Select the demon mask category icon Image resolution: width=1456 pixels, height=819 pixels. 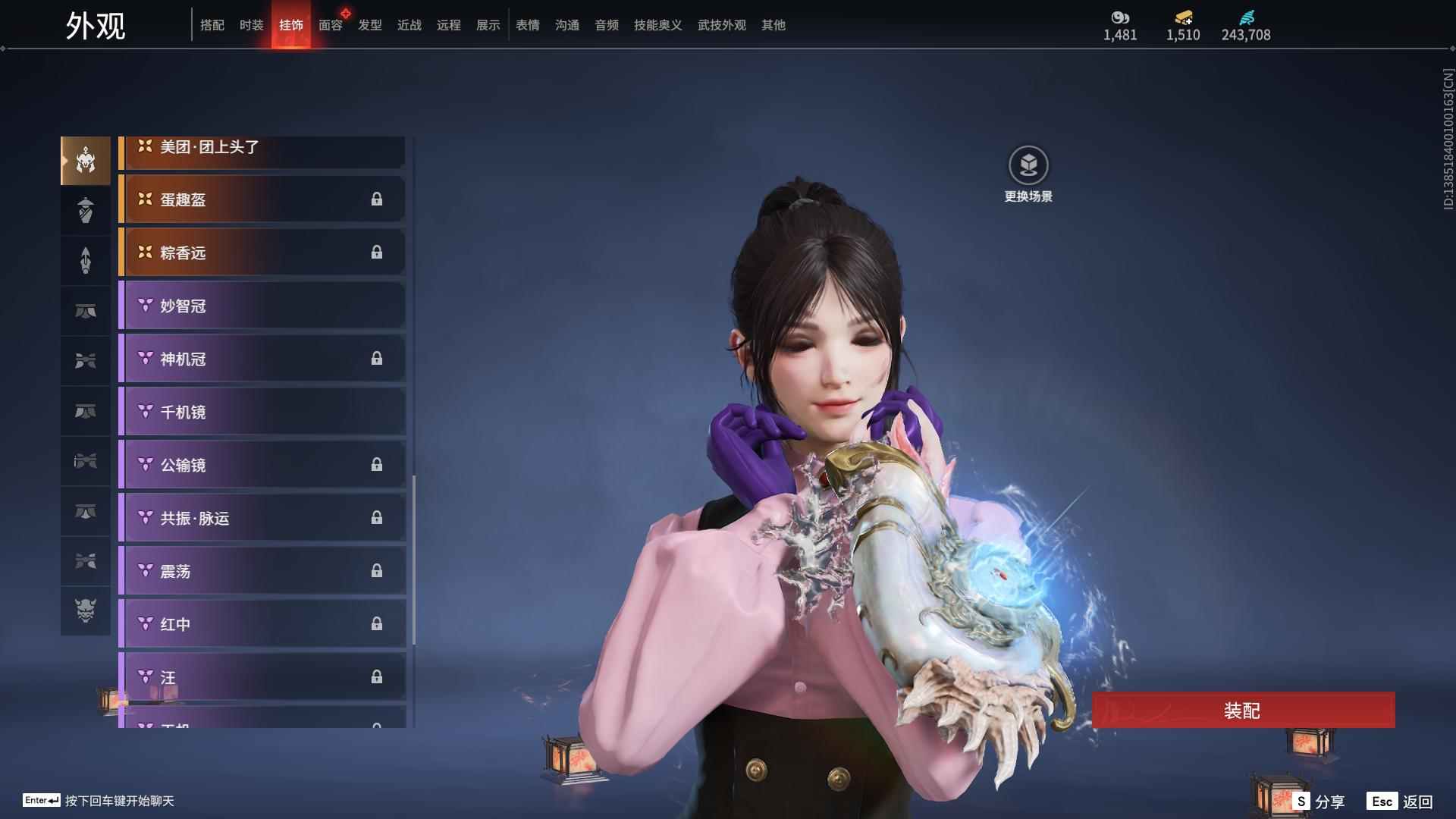tap(86, 610)
